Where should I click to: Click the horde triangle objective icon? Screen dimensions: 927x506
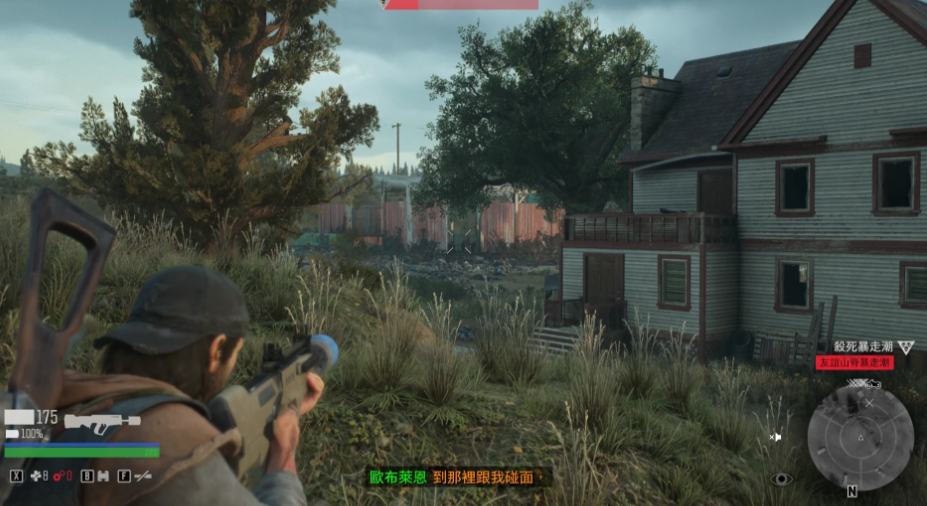[x=905, y=347]
